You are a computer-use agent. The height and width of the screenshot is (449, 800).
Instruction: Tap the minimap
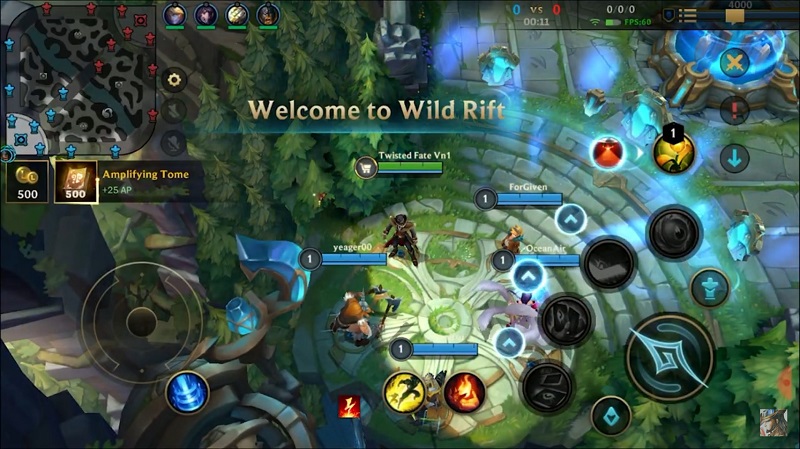pyautogui.click(x=79, y=76)
